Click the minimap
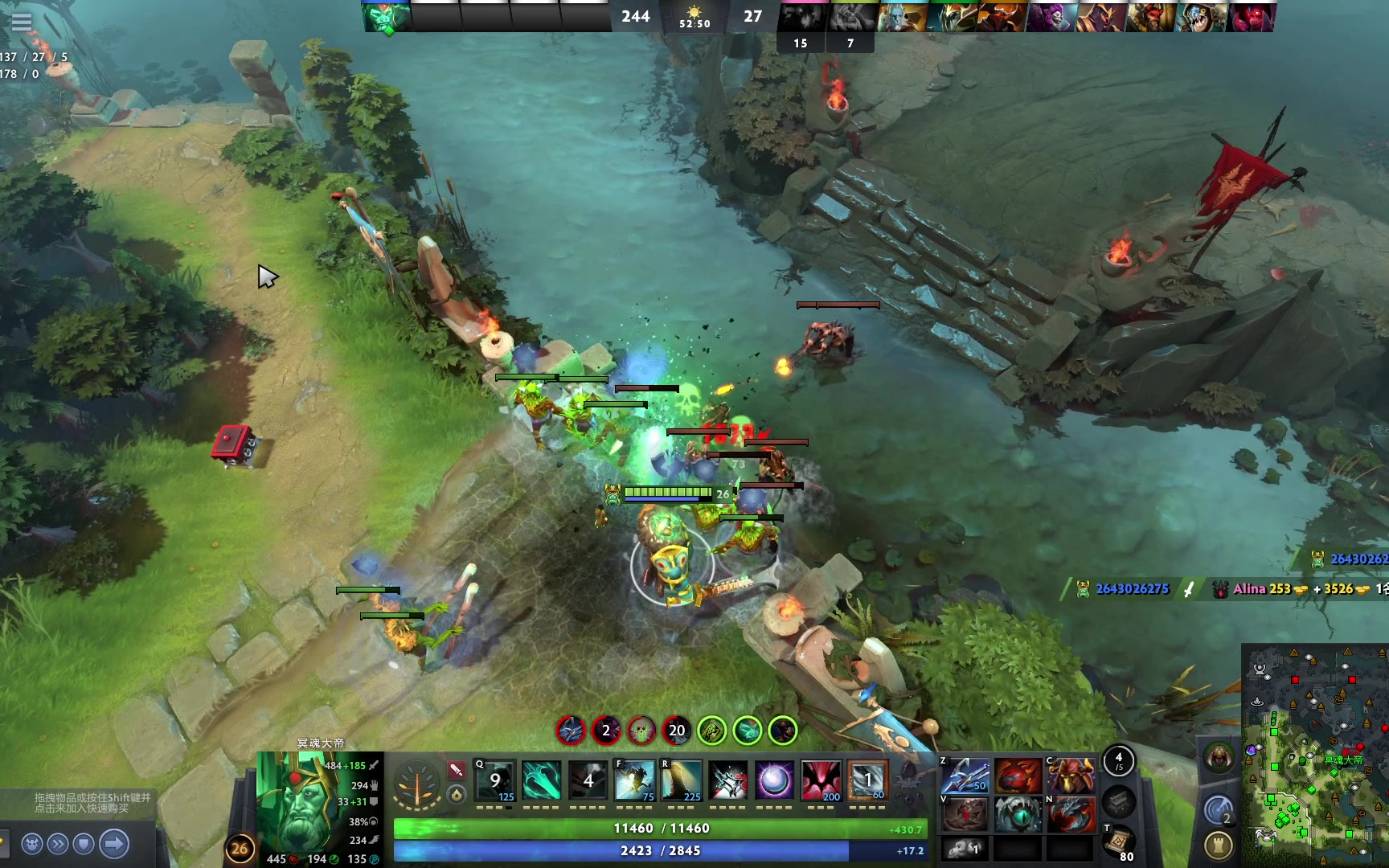 [1315, 755]
